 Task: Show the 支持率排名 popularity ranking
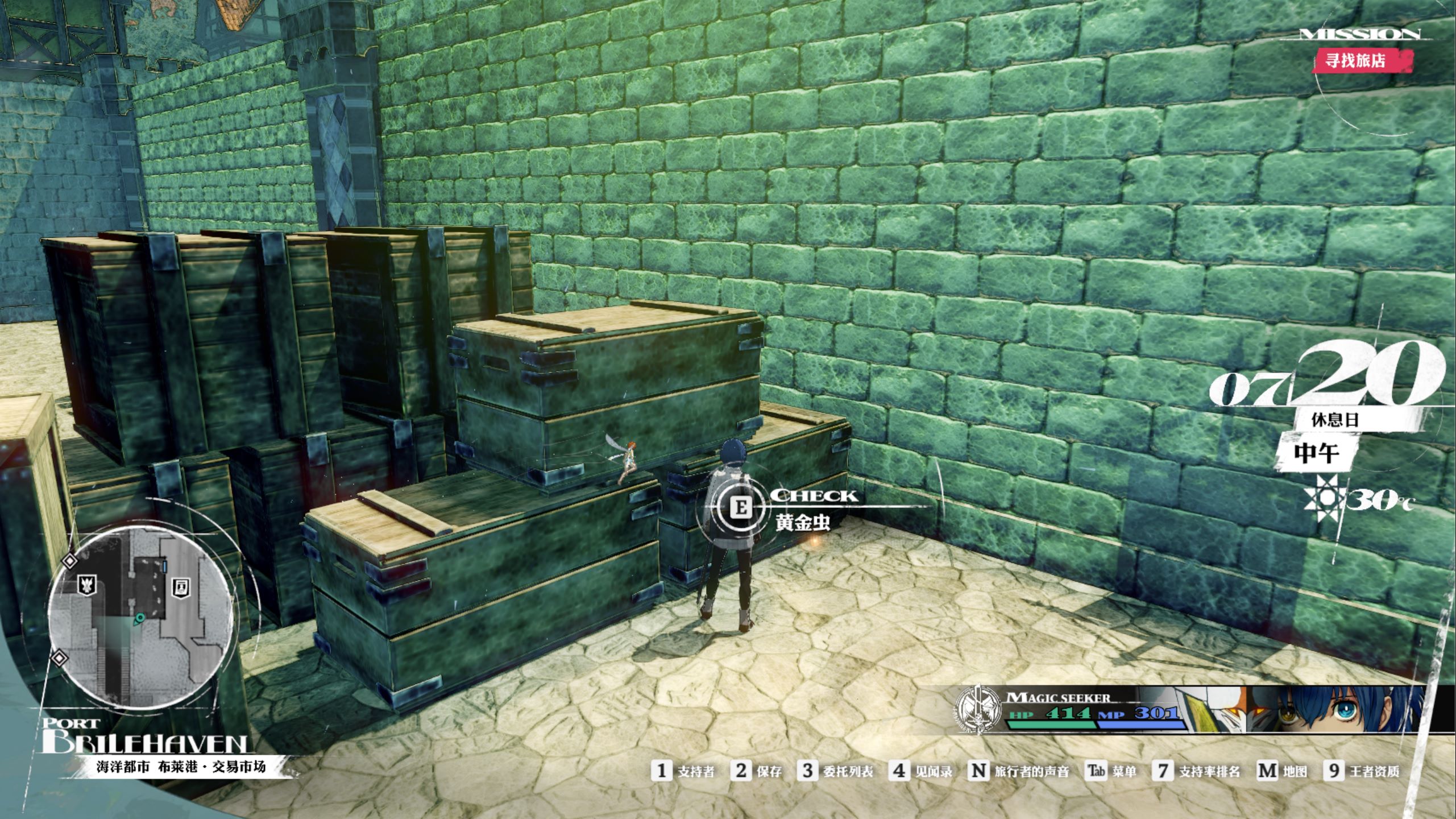pos(1197,771)
